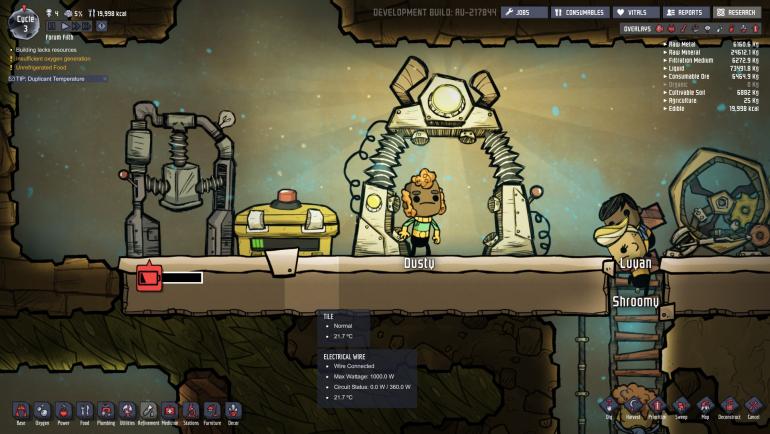Select the Medicine build category
This screenshot has width=770, height=434.
point(169,410)
